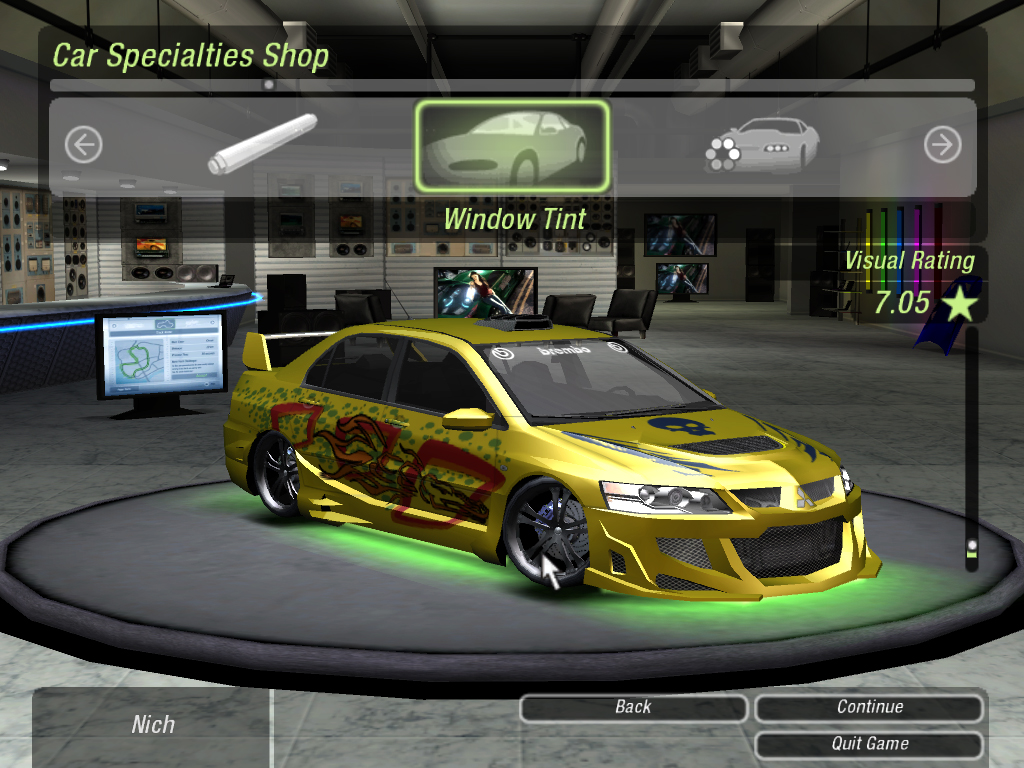Viewport: 1024px width, 768px height.
Task: Choose Quit Game
Action: [869, 744]
